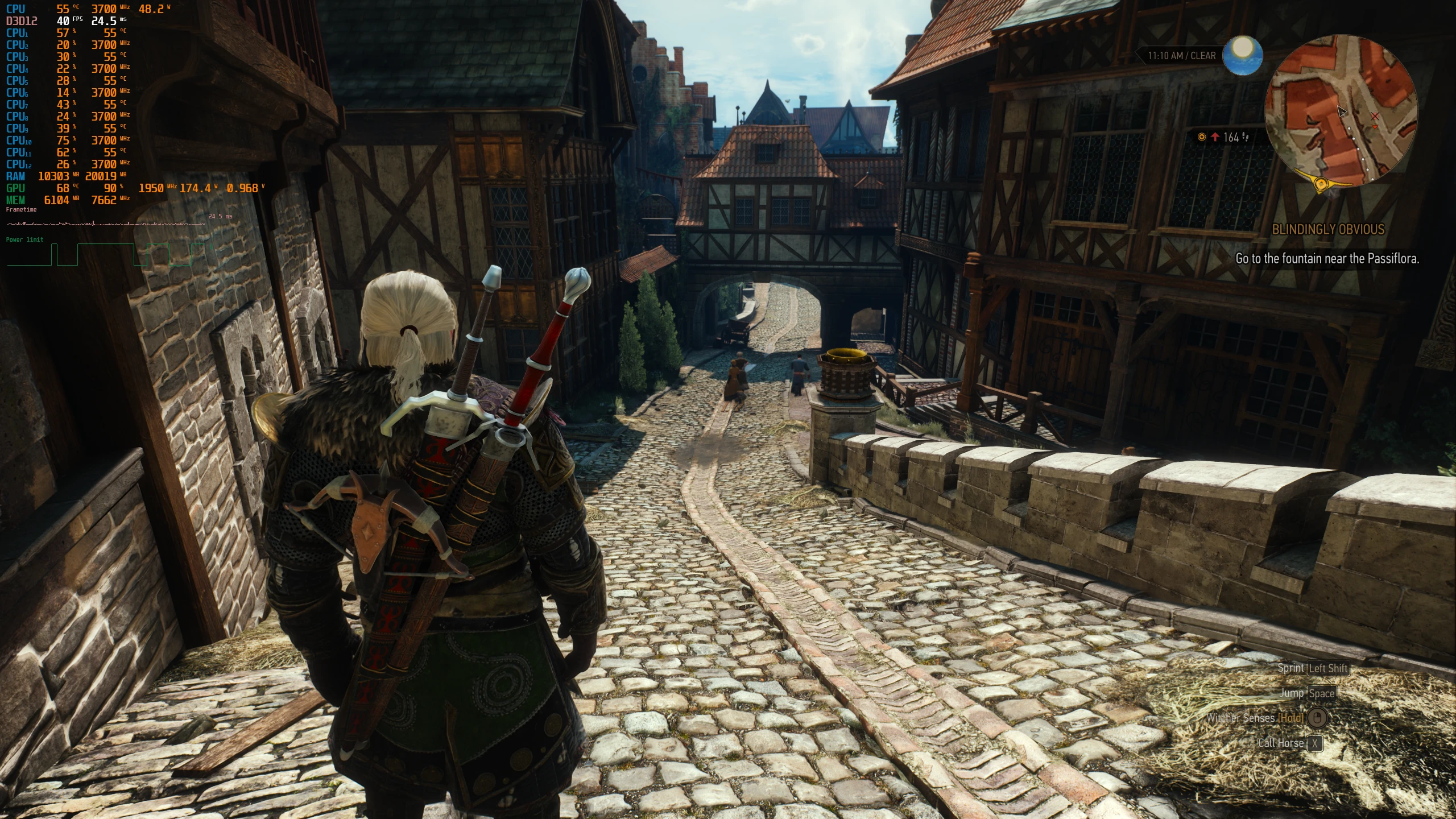The height and width of the screenshot is (819, 1456).
Task: Click the footsteps icon next to the 164 value
Action: [x=1246, y=137]
